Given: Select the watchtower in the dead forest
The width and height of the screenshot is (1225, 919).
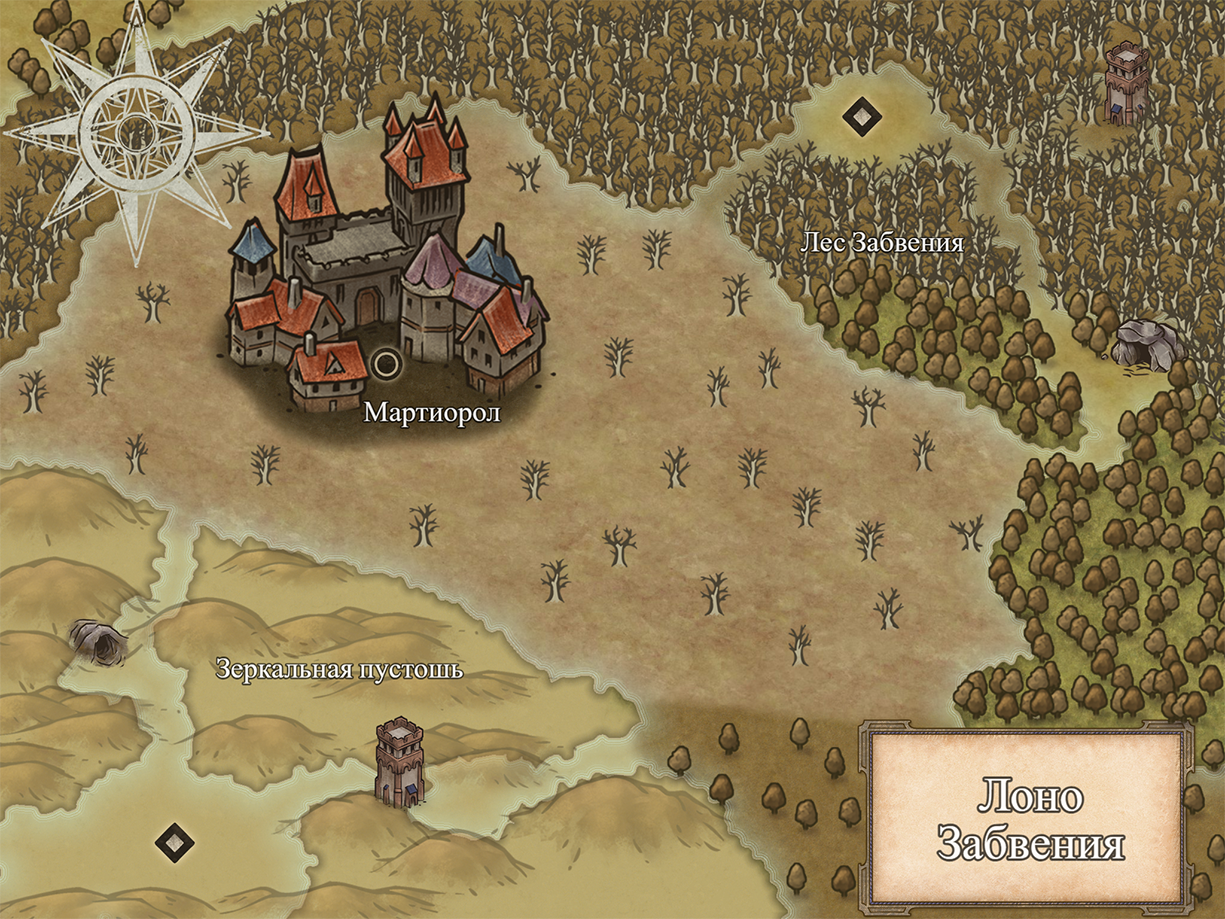Looking at the screenshot, I should (1127, 83).
